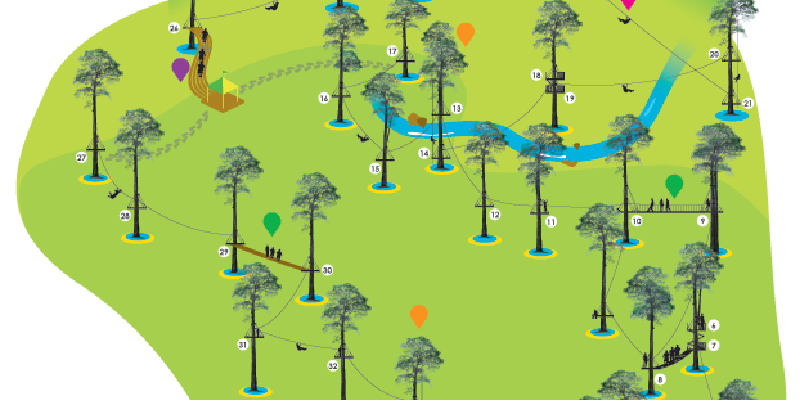Click the green marker above the 29–30 bridge
Viewport: 800px width, 400px height.
tap(272, 222)
